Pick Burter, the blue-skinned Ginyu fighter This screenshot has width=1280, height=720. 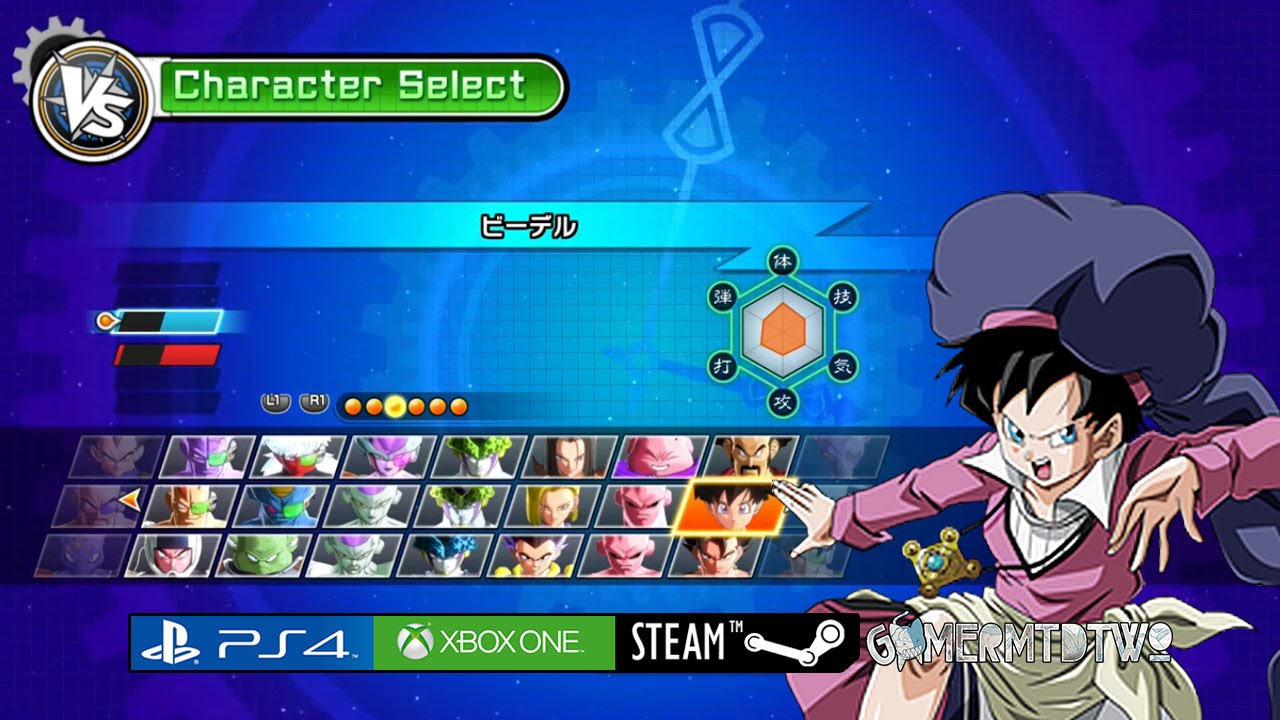281,506
